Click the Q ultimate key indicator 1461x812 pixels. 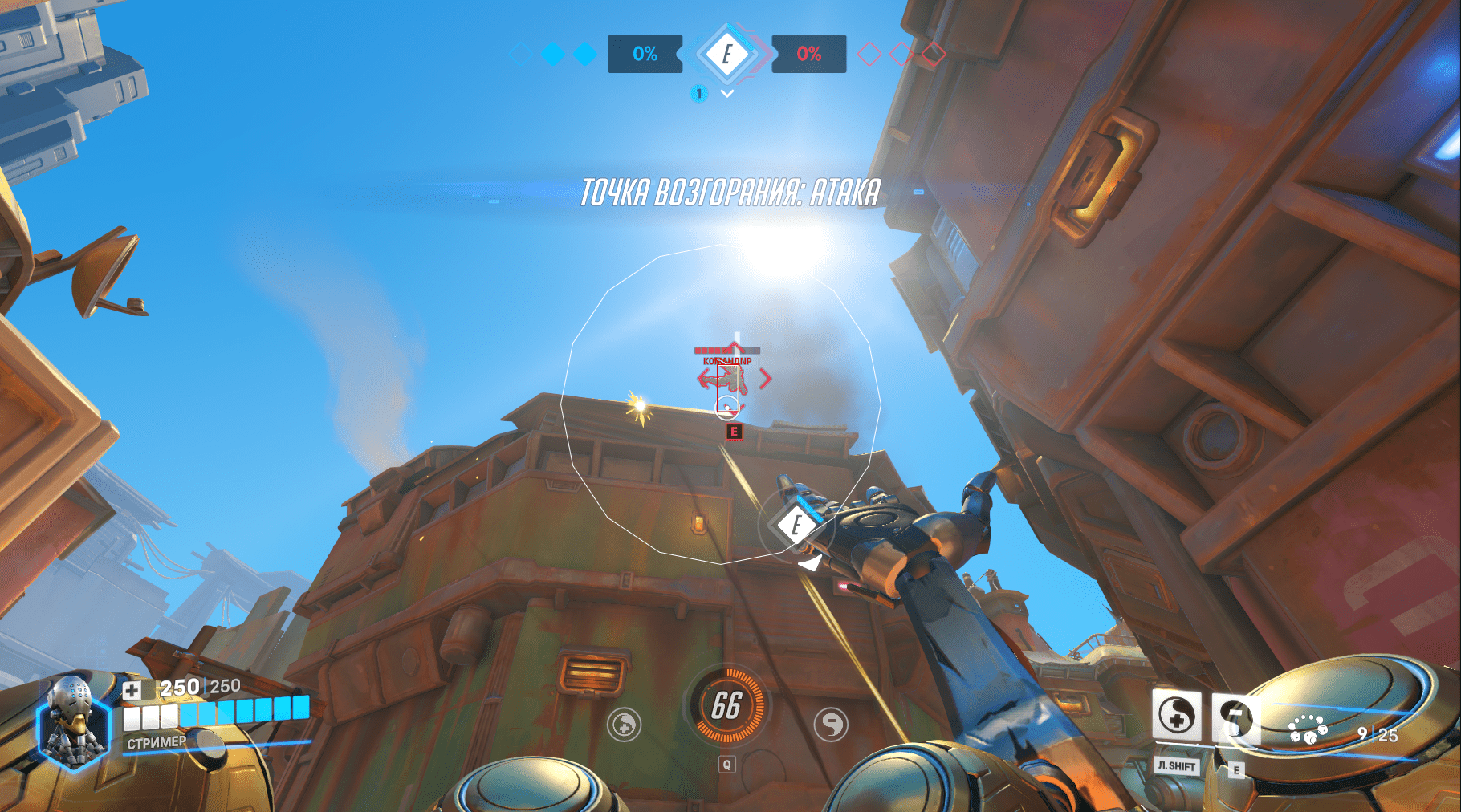click(x=729, y=765)
